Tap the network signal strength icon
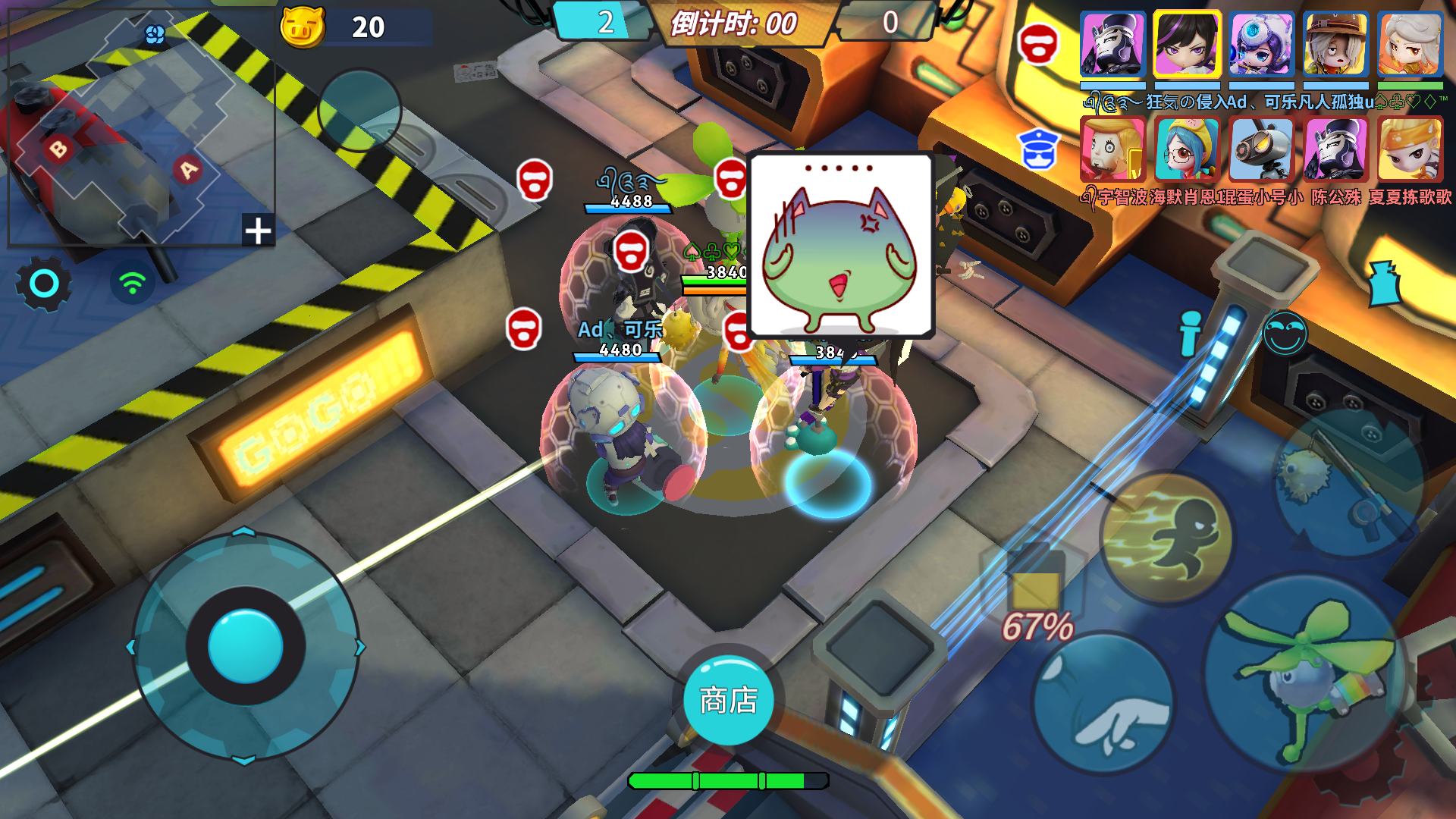 [x=131, y=283]
